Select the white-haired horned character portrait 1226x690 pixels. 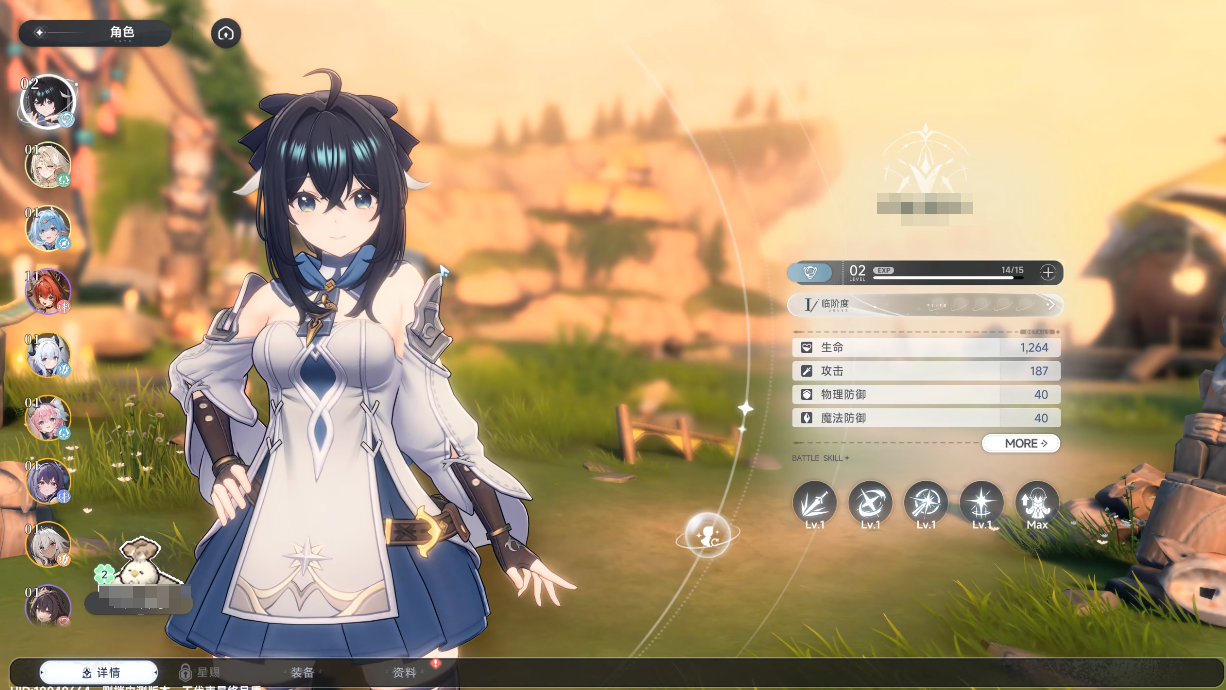click(48, 355)
